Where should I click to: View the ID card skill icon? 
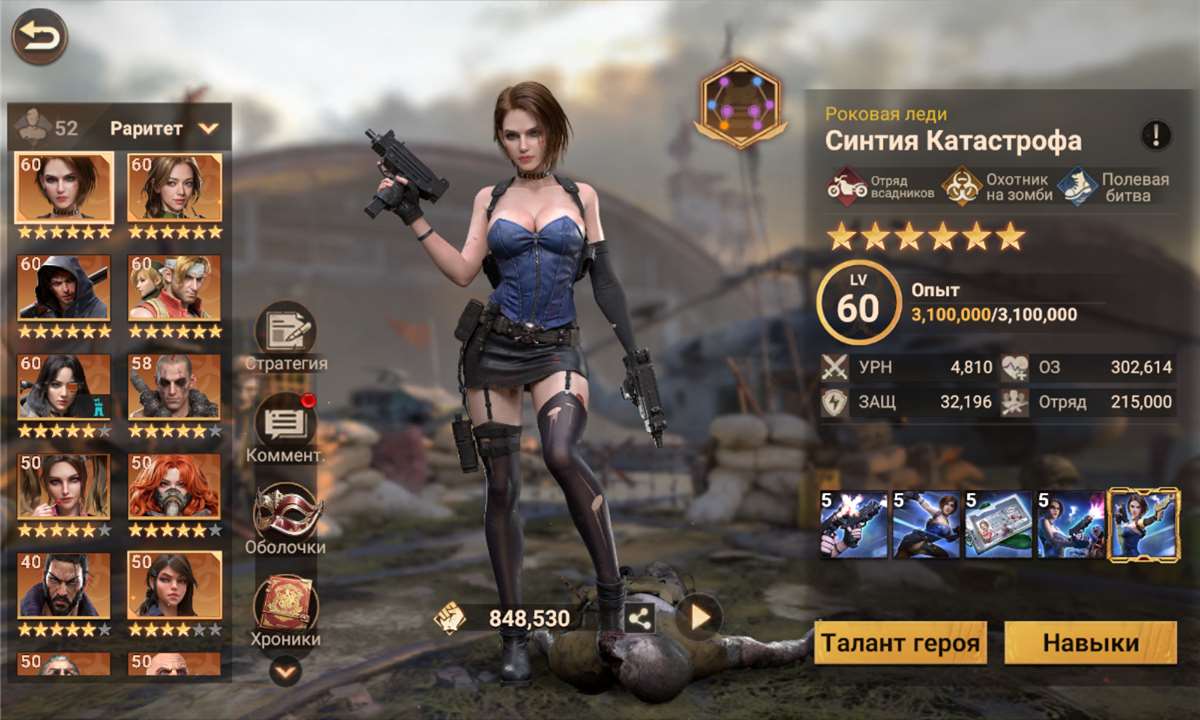click(997, 524)
